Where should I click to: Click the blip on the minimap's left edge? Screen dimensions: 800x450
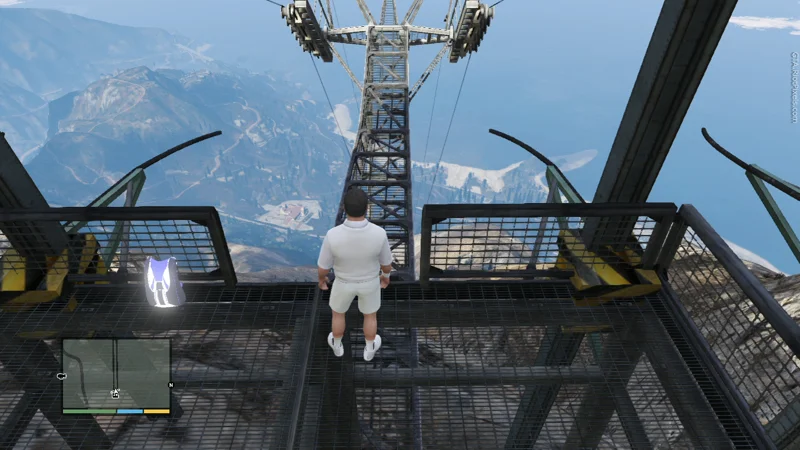coord(62,376)
